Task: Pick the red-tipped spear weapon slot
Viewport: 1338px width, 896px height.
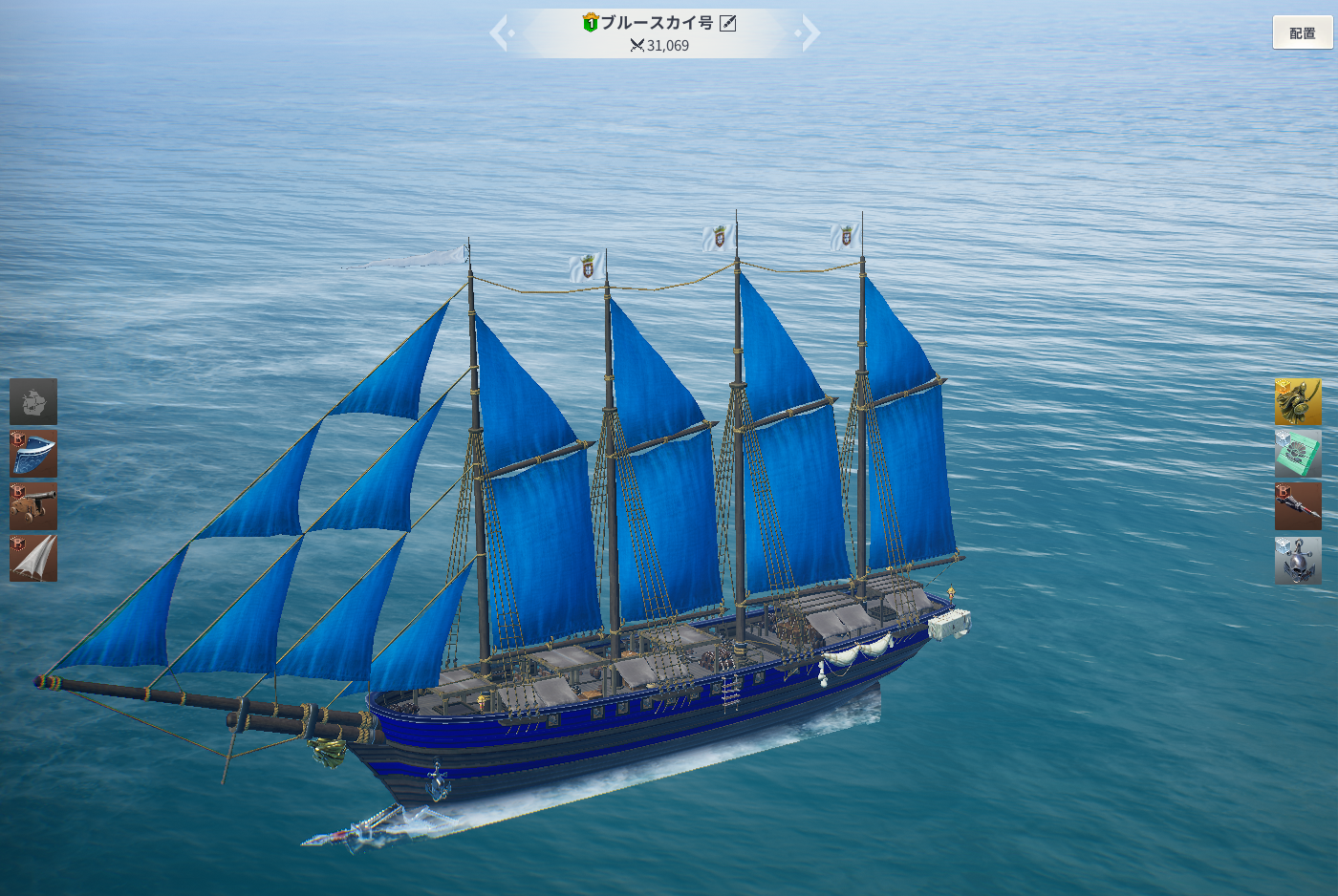Action: pyautogui.click(x=1298, y=506)
